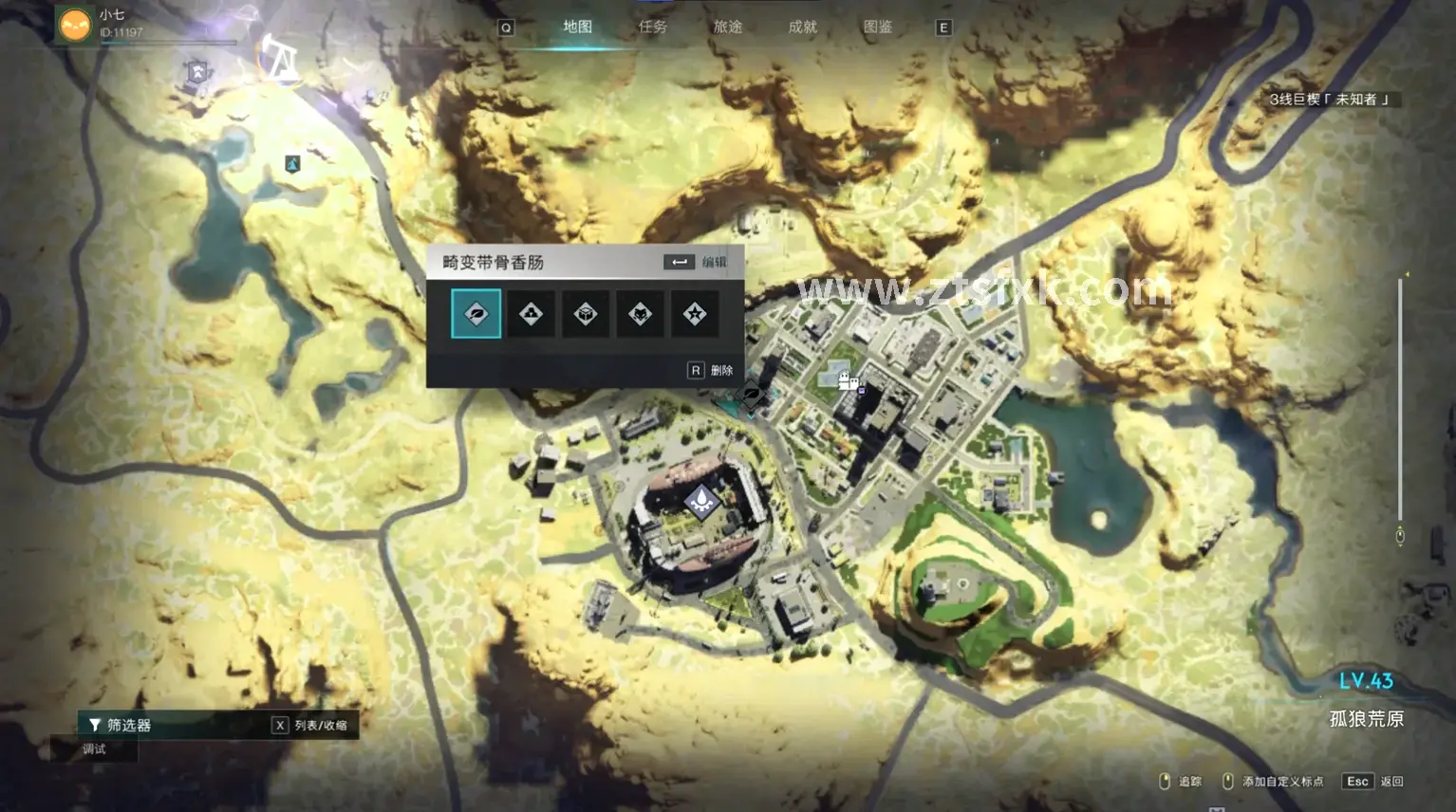Toggle the 列表/收缩 list view
The width and height of the screenshot is (1456, 812).
click(310, 725)
